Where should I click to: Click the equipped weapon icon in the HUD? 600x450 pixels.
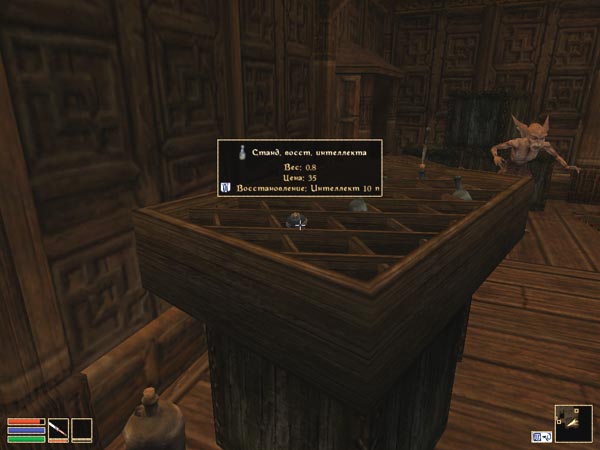pyautogui.click(x=58, y=430)
